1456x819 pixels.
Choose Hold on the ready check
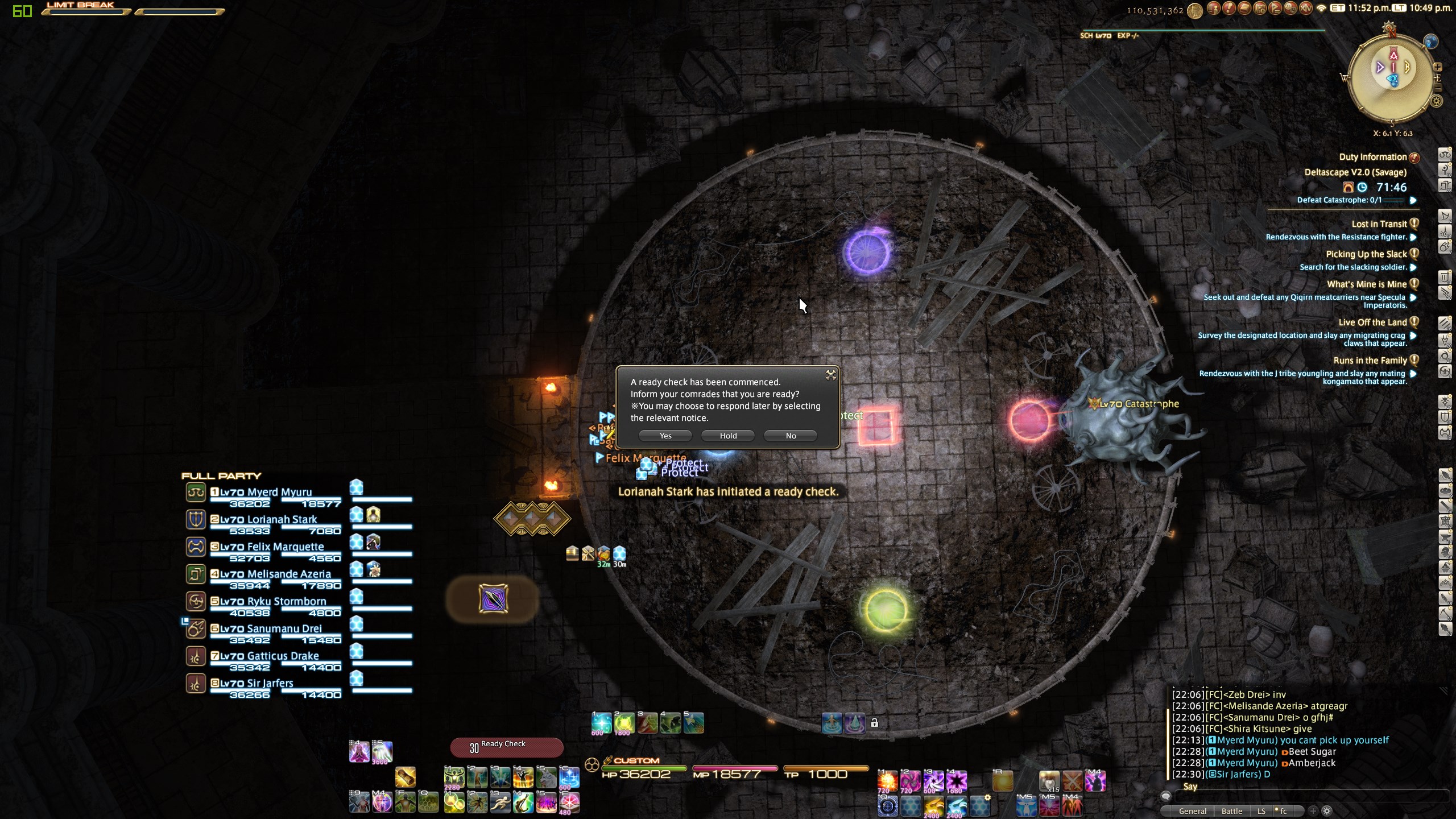tap(728, 436)
